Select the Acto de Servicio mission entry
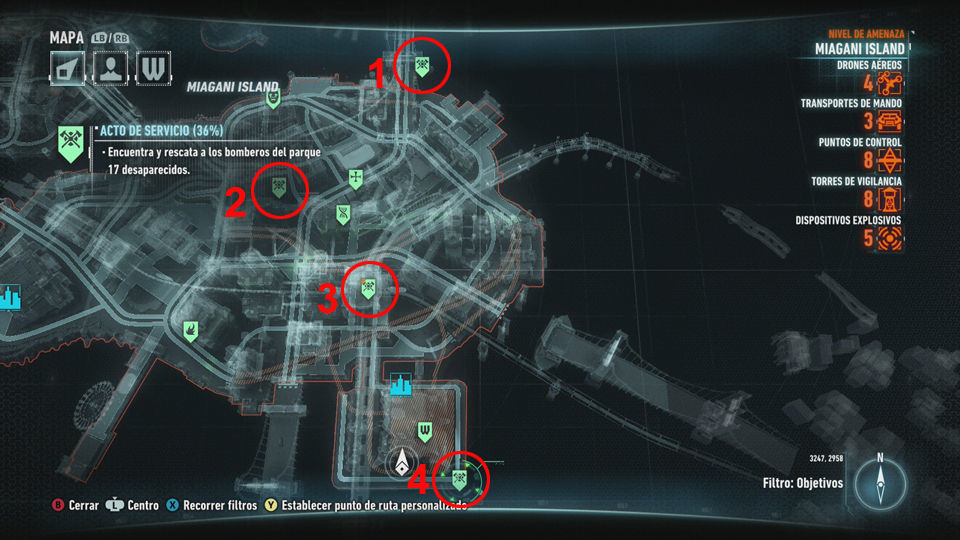This screenshot has height=540, width=960. (x=160, y=132)
